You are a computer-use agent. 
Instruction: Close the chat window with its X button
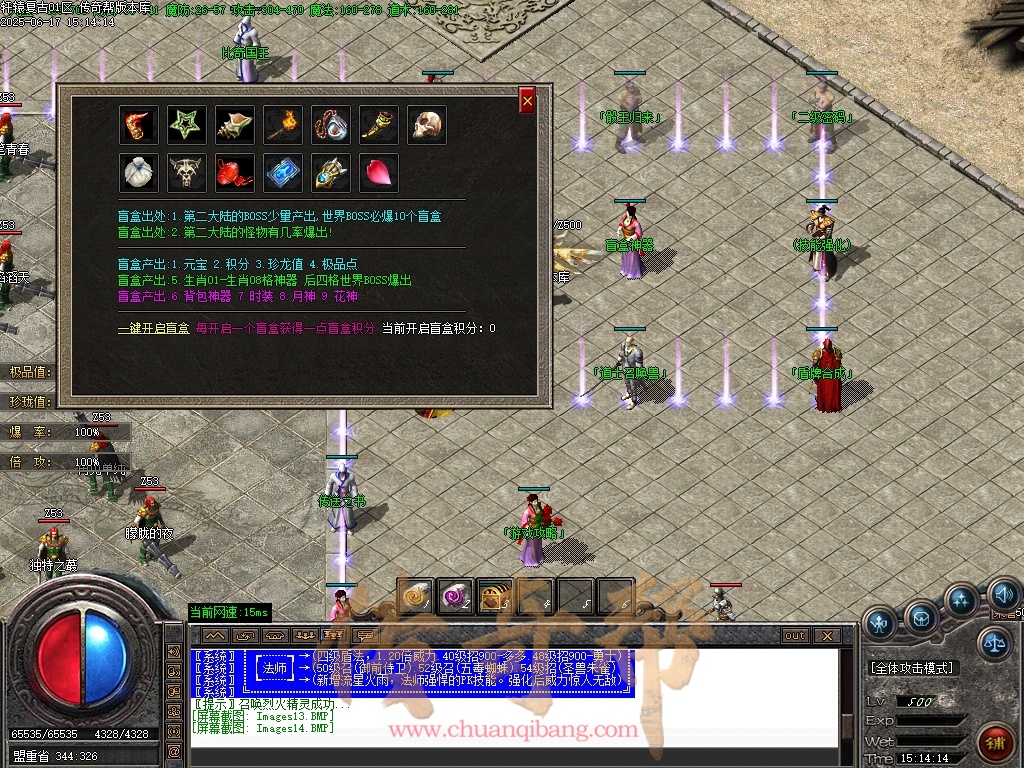tap(826, 635)
